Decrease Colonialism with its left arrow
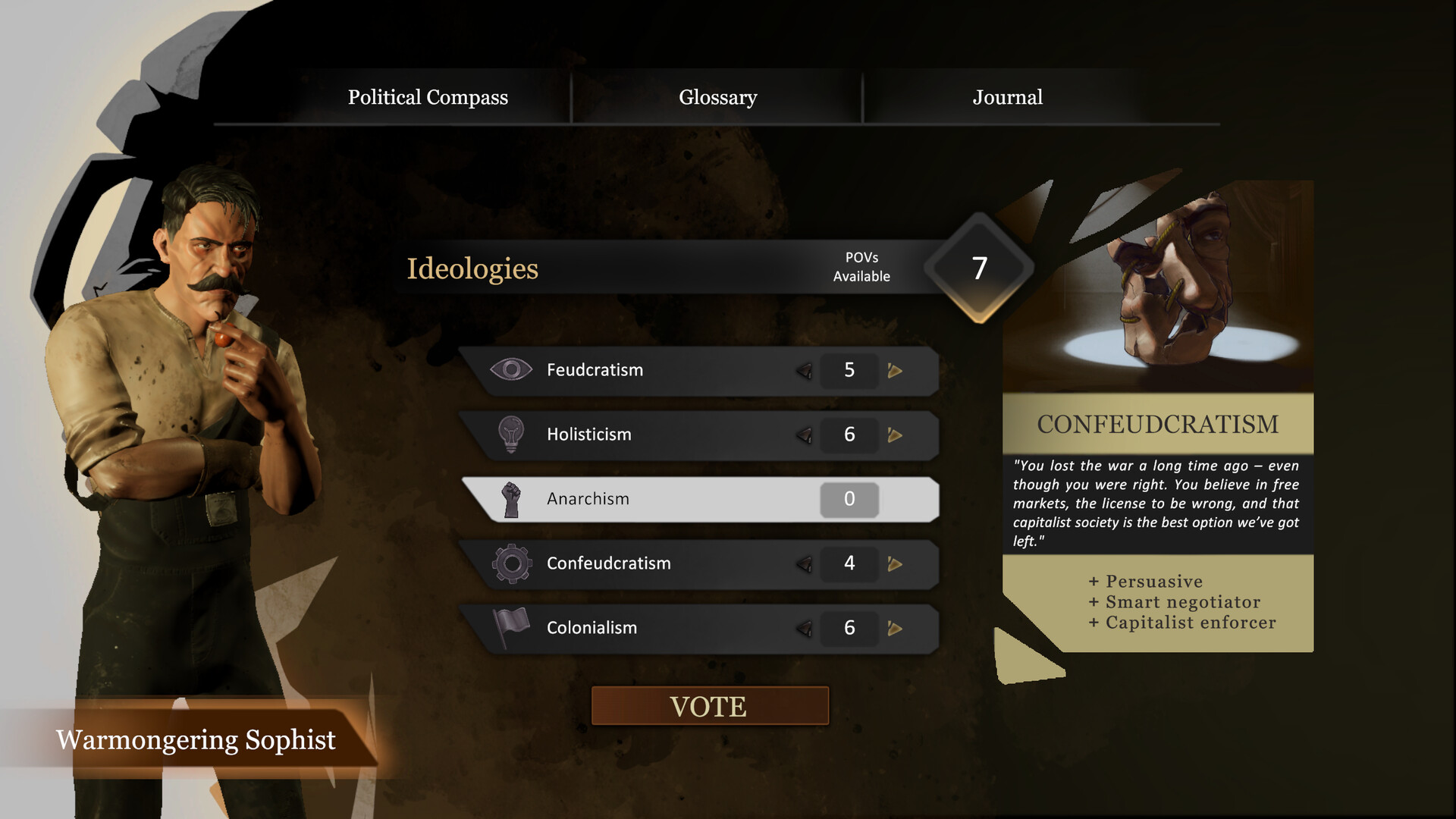This screenshot has width=1456, height=819. (x=805, y=629)
